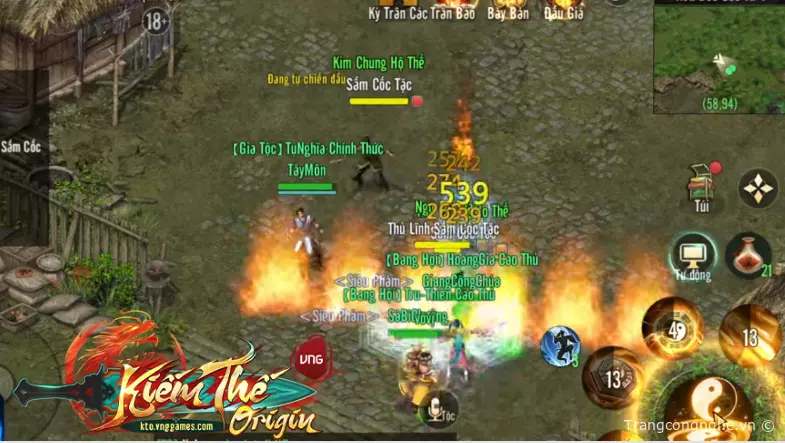Open the minimap
Viewport: 785px width, 443px height.
(x=718, y=57)
